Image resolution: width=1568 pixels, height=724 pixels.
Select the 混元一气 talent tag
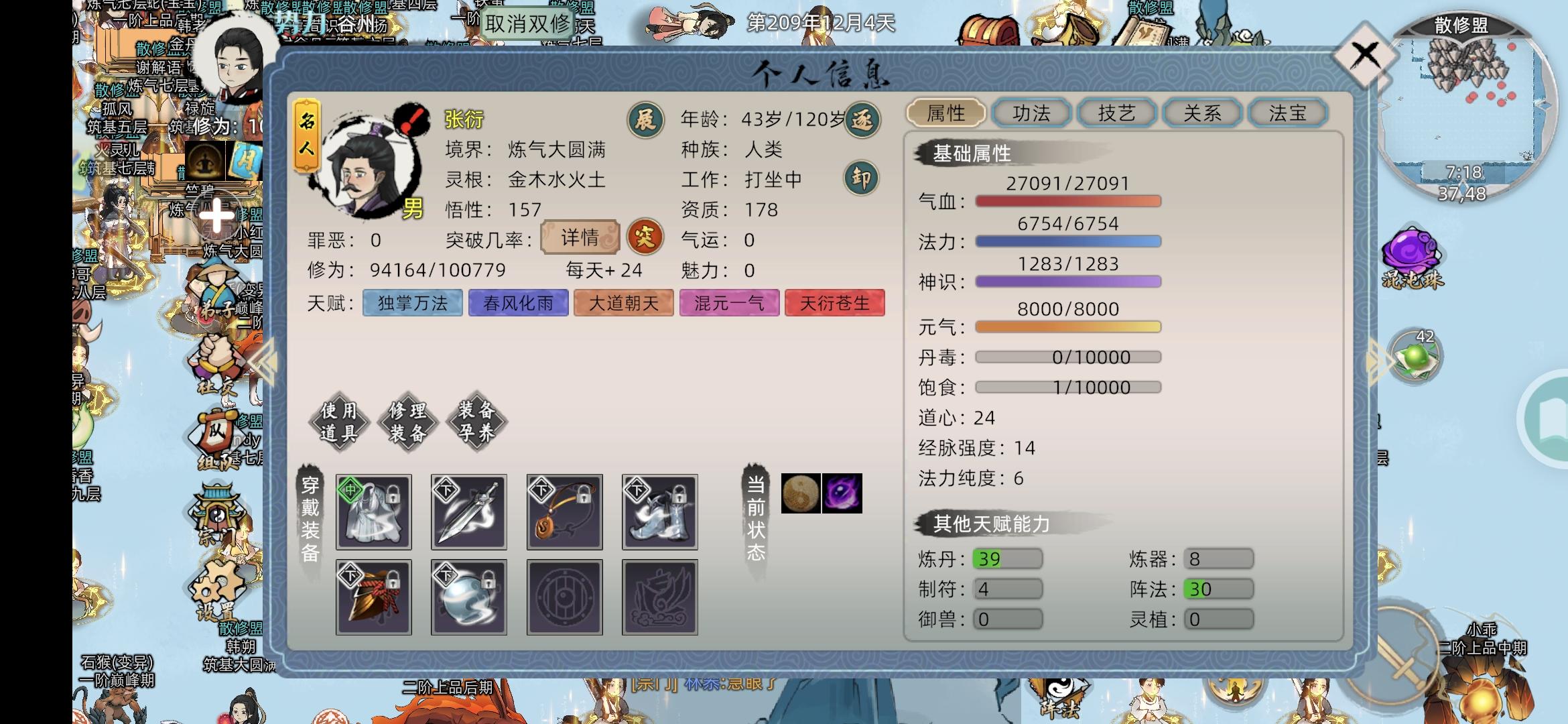coord(730,303)
